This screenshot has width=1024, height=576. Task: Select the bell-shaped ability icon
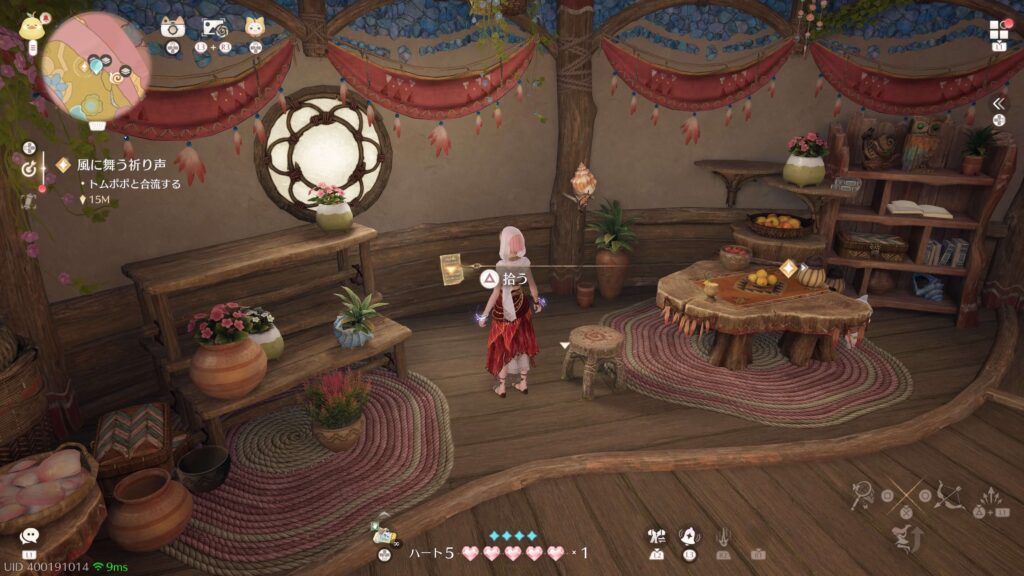tap(688, 537)
